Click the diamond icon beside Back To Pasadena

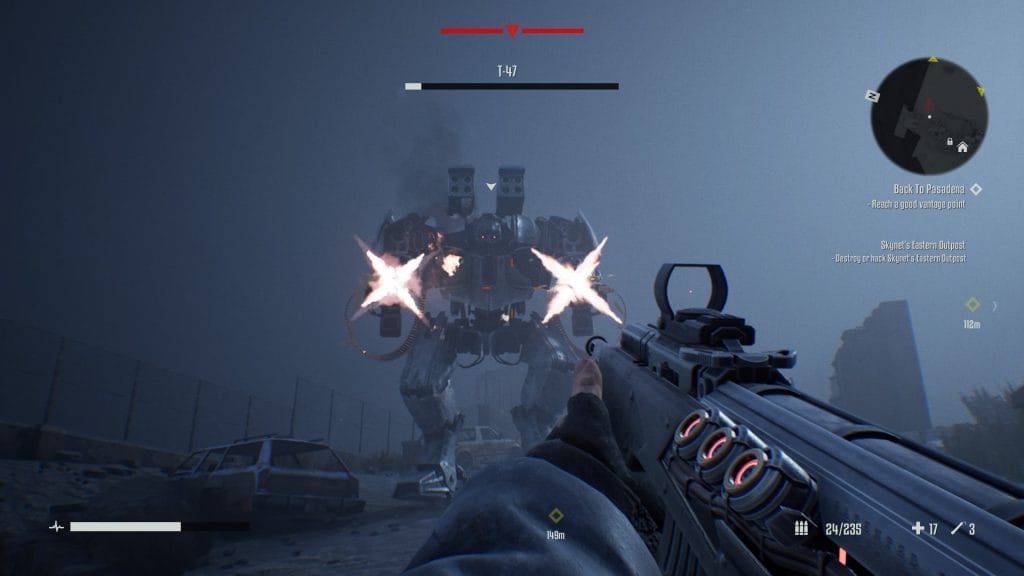tap(976, 188)
